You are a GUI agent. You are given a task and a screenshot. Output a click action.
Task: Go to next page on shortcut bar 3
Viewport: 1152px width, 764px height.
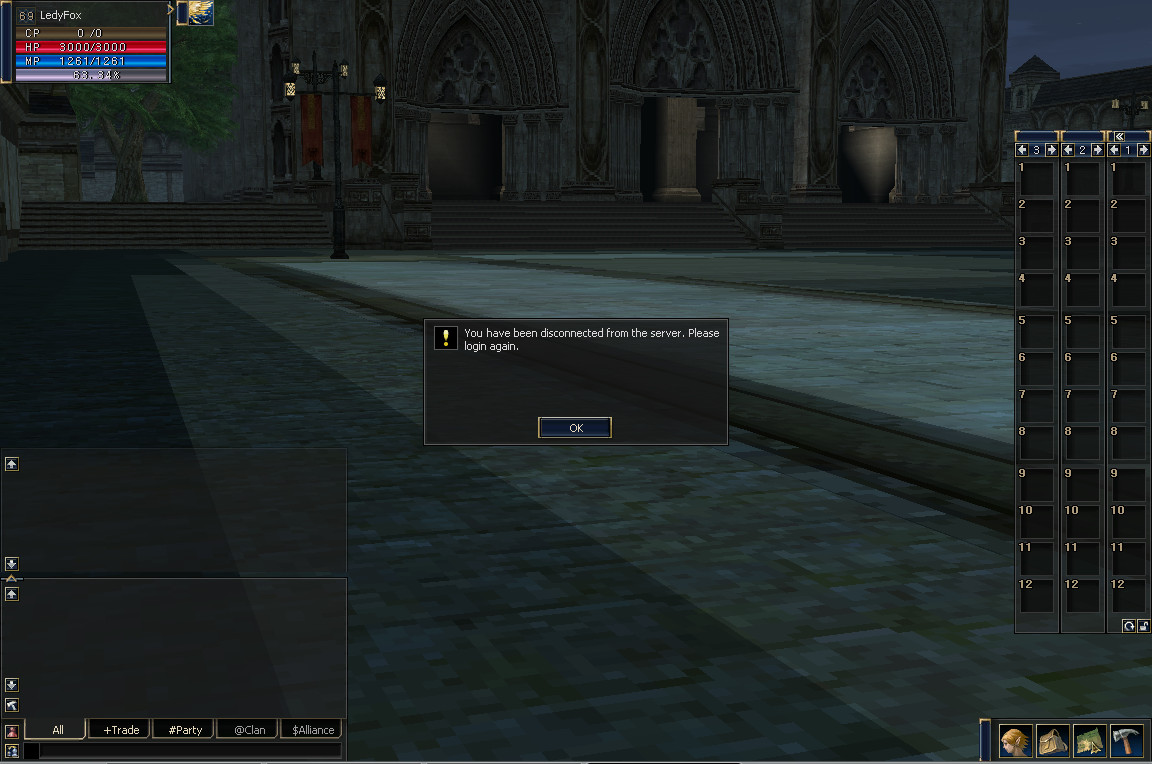click(1051, 150)
